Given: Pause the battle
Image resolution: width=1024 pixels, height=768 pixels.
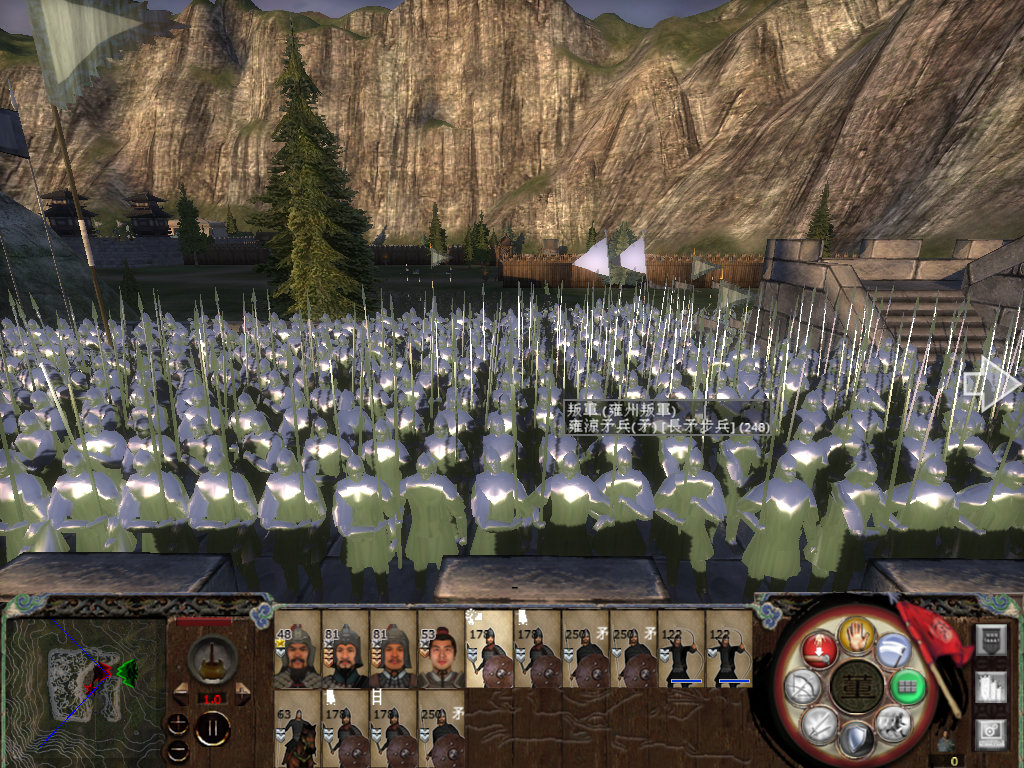Looking at the screenshot, I should (212, 727).
